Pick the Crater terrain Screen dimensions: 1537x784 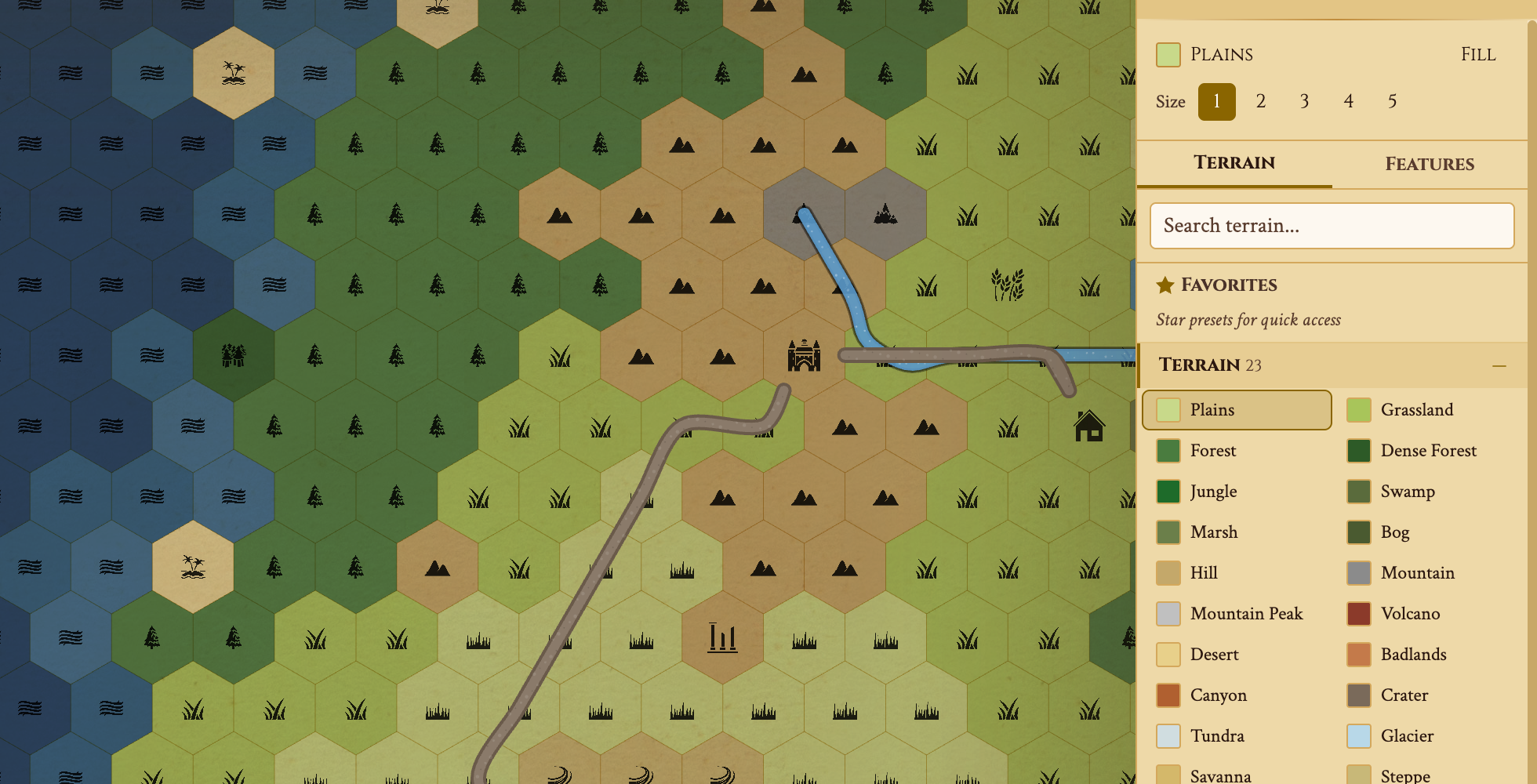[1404, 695]
